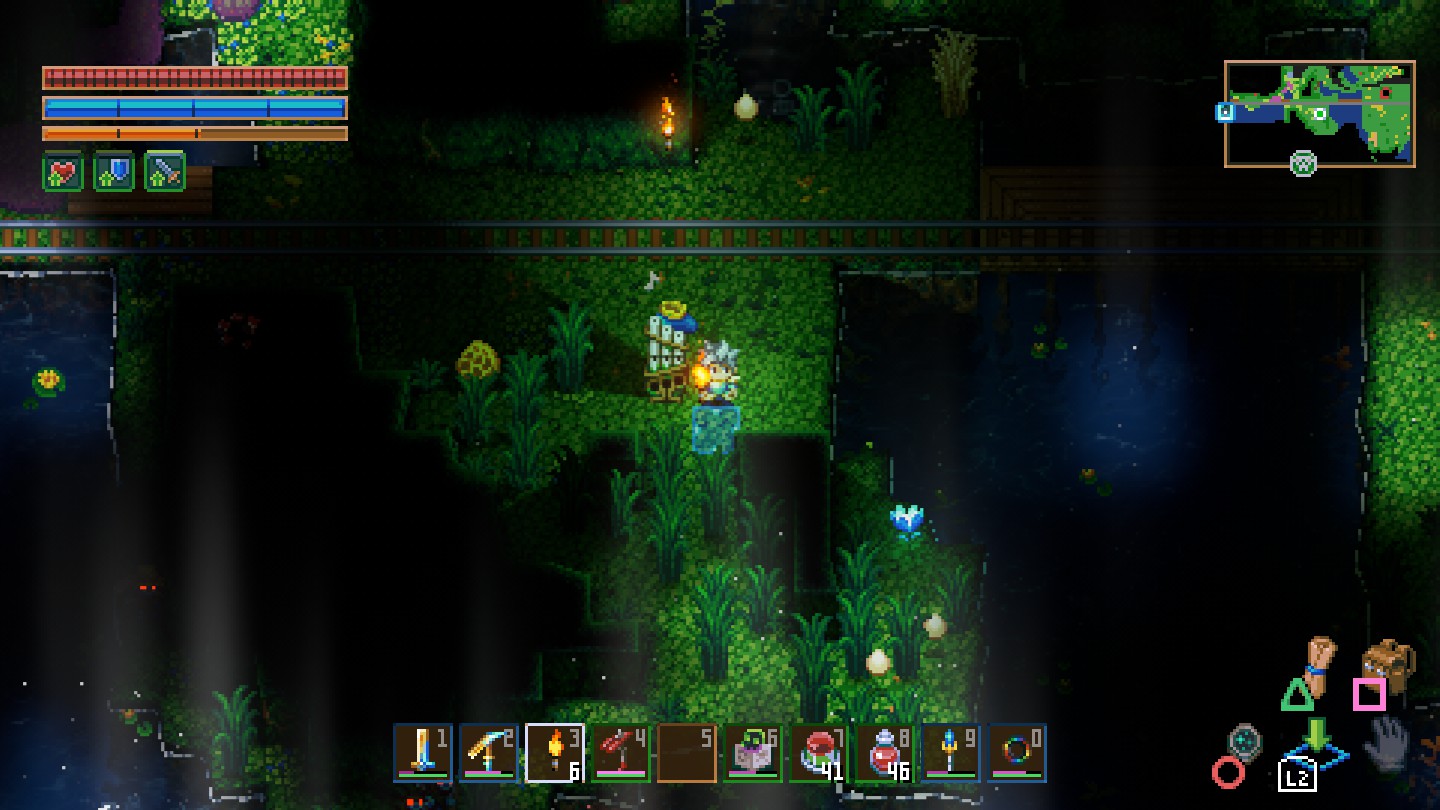The image size is (1440, 810).
Task: Choose the red potion in slot 8
Action: [885, 753]
